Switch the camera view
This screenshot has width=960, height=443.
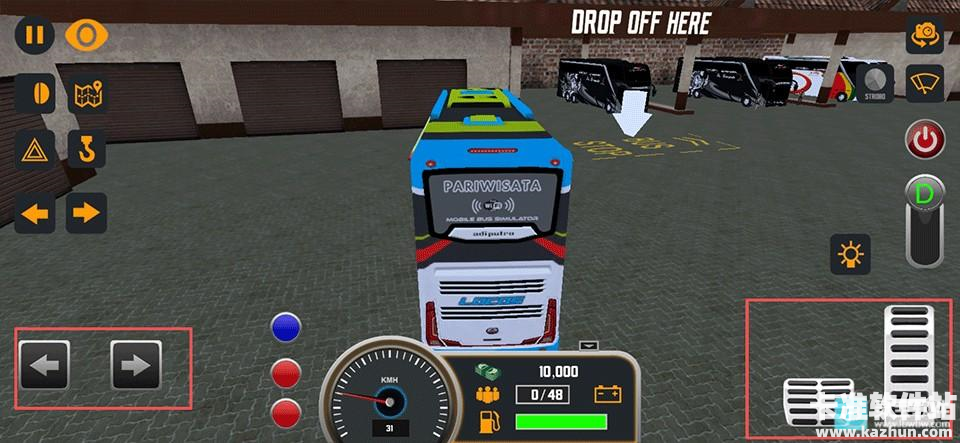(x=925, y=35)
